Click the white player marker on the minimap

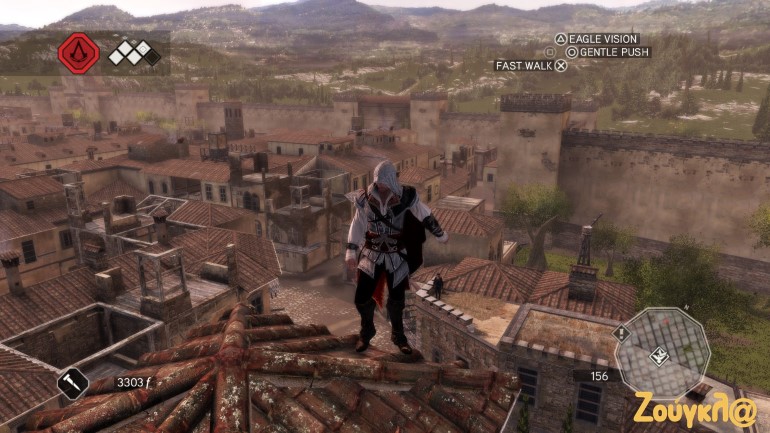pos(660,354)
